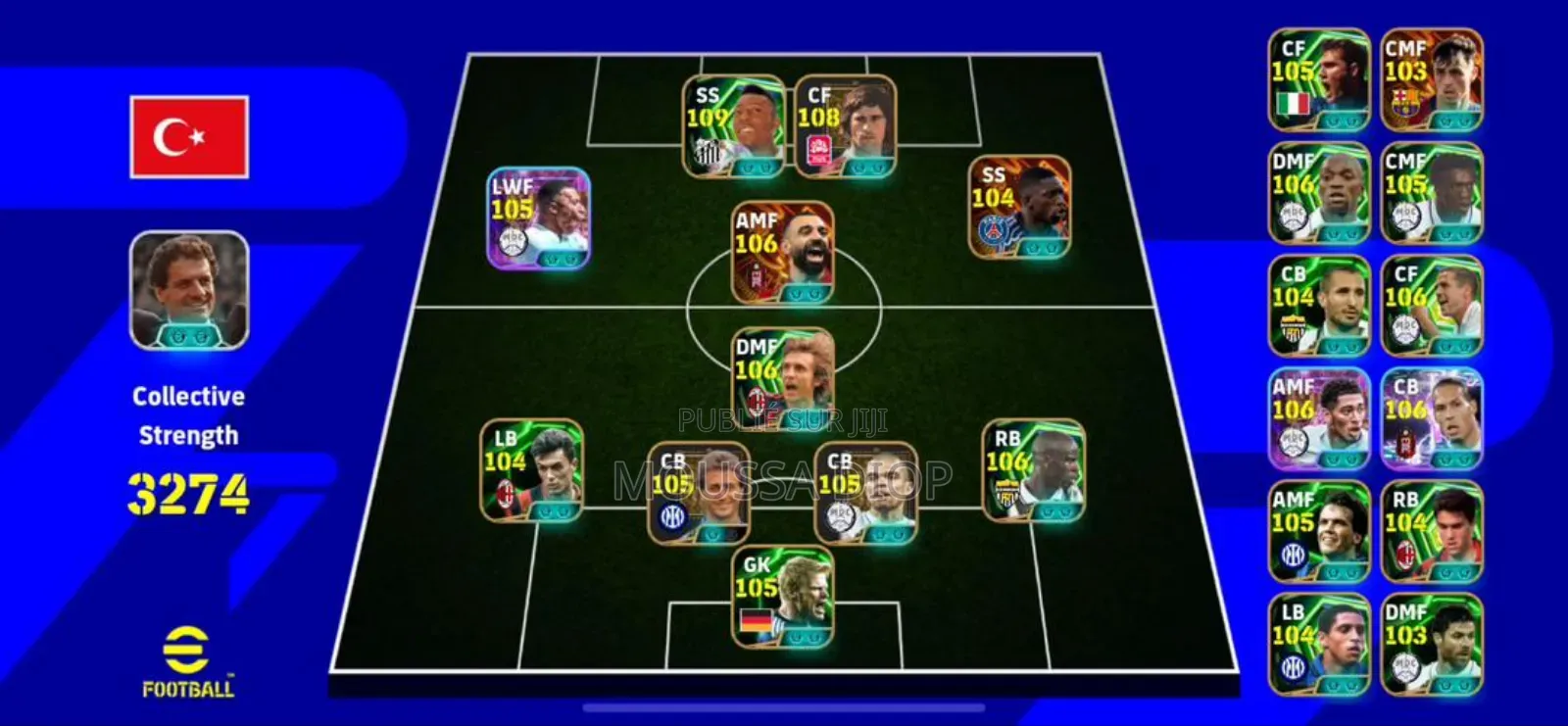Open the manager portrait card
Screen dimensions: 1568x726
point(189,290)
